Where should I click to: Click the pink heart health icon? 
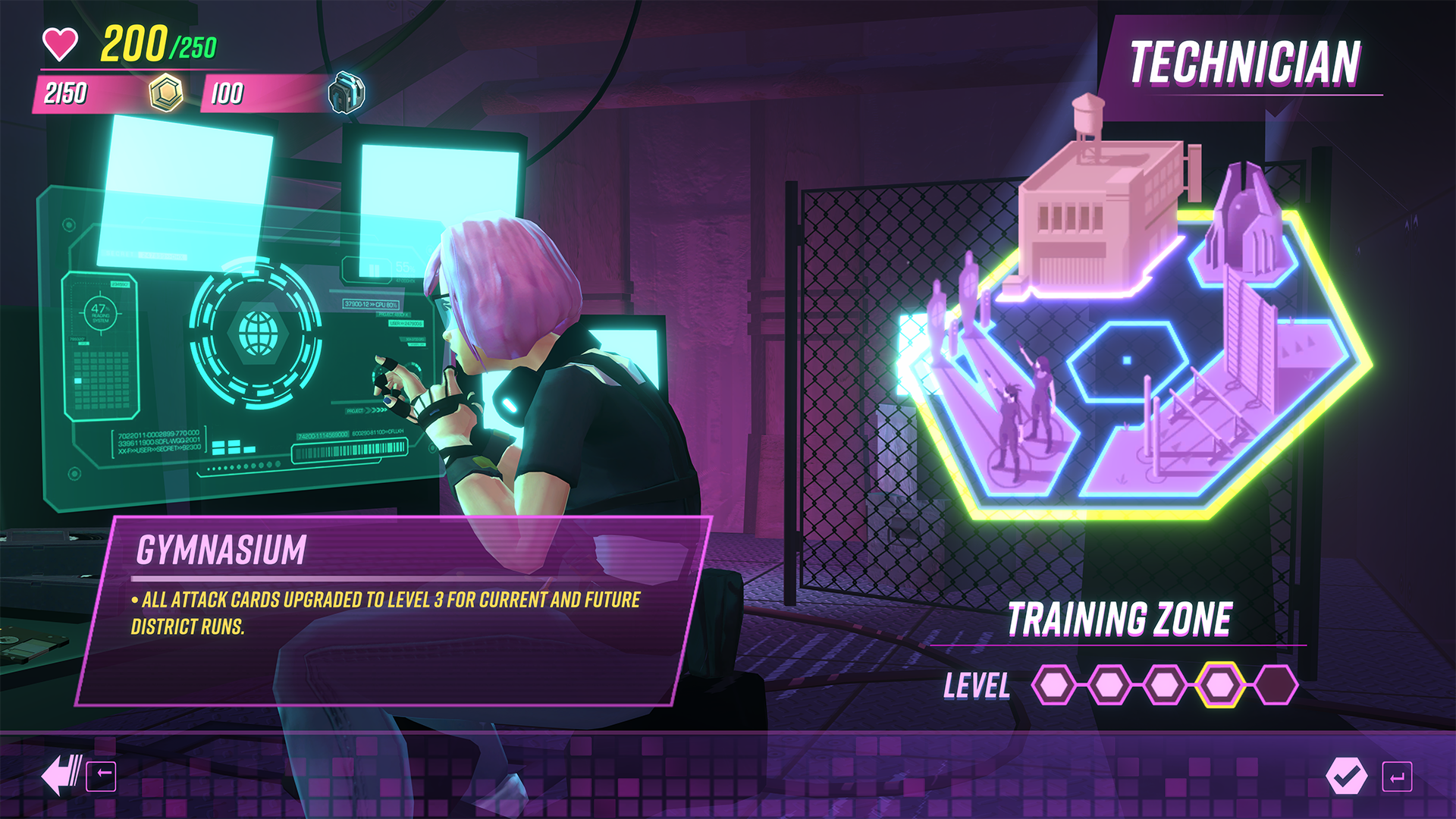[x=59, y=43]
